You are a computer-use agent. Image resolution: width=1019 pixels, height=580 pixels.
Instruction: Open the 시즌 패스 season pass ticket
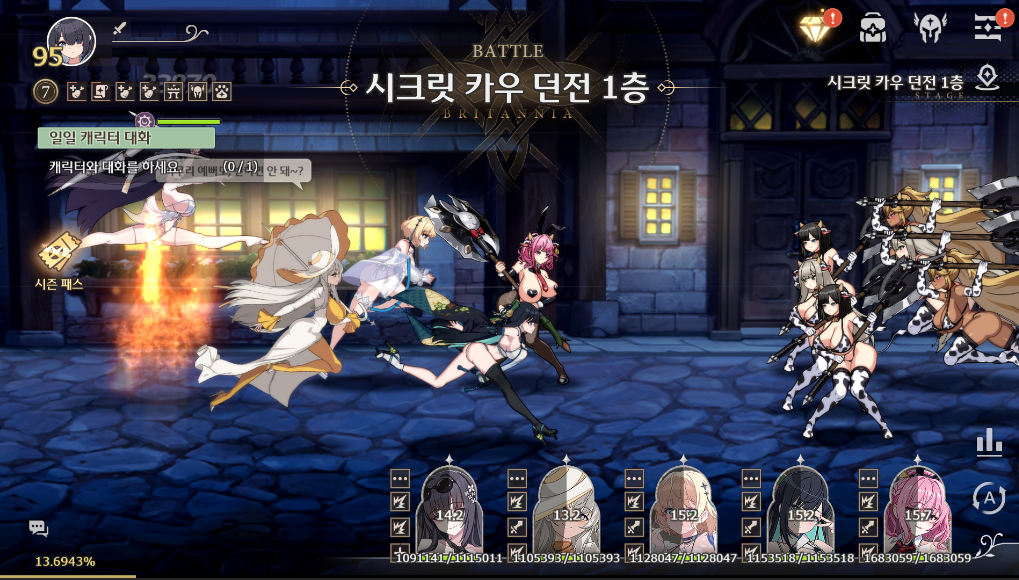coord(58,255)
